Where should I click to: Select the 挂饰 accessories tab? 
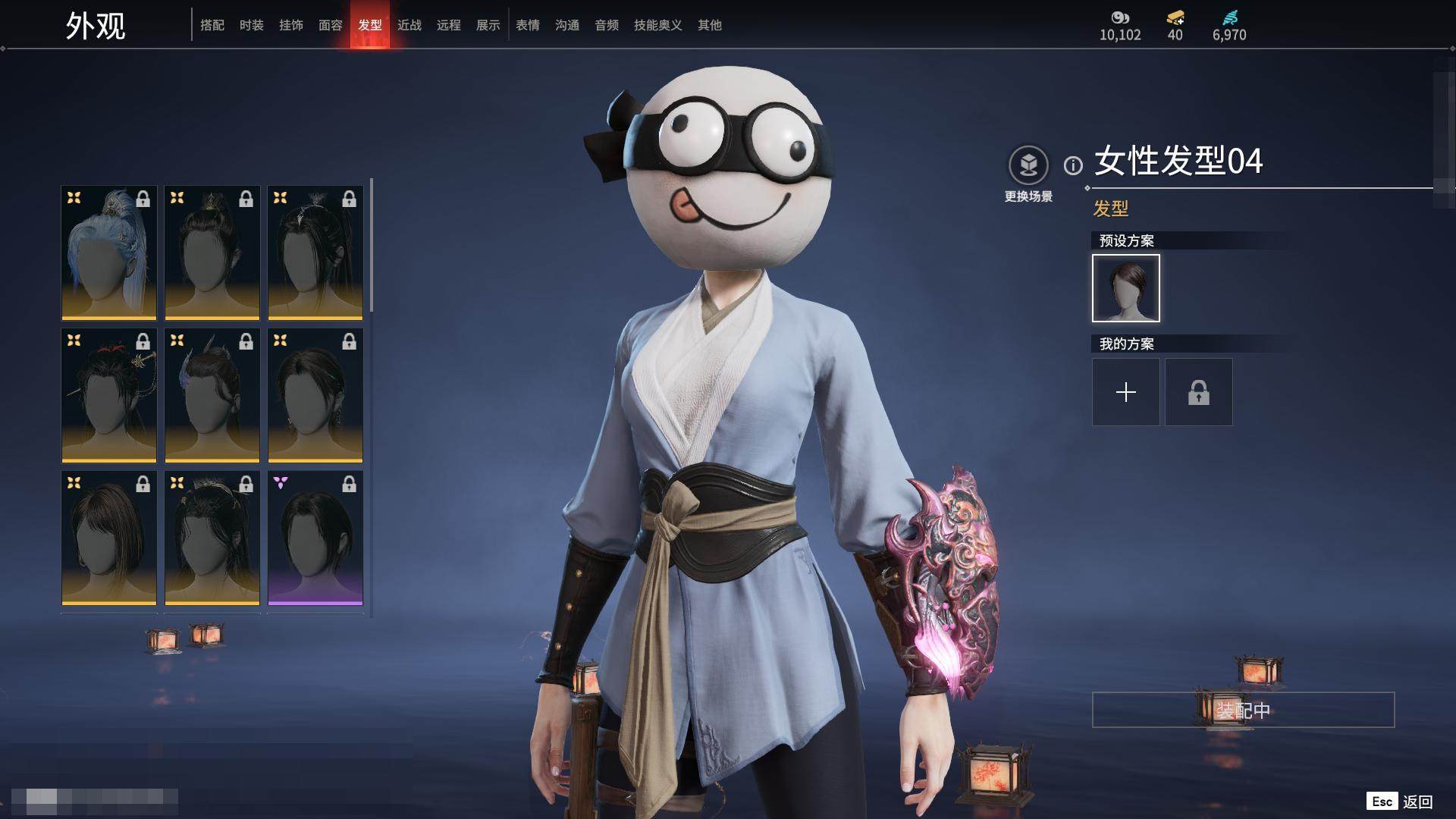pyautogui.click(x=291, y=25)
